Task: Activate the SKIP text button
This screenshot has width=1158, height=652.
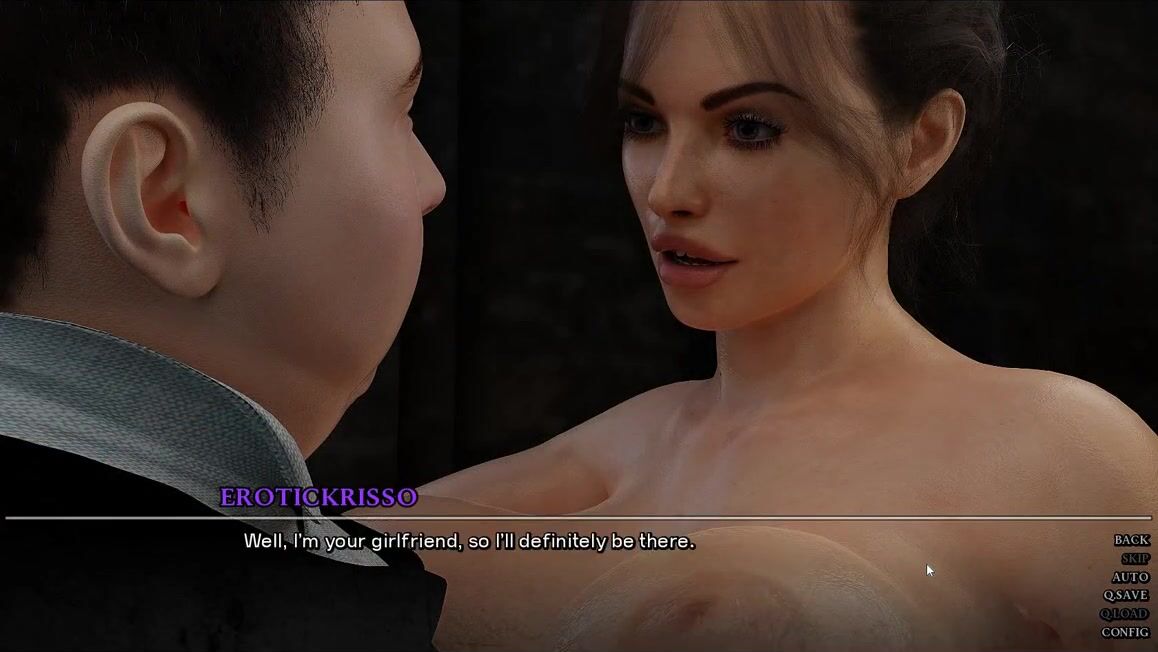Action: [x=1134, y=559]
